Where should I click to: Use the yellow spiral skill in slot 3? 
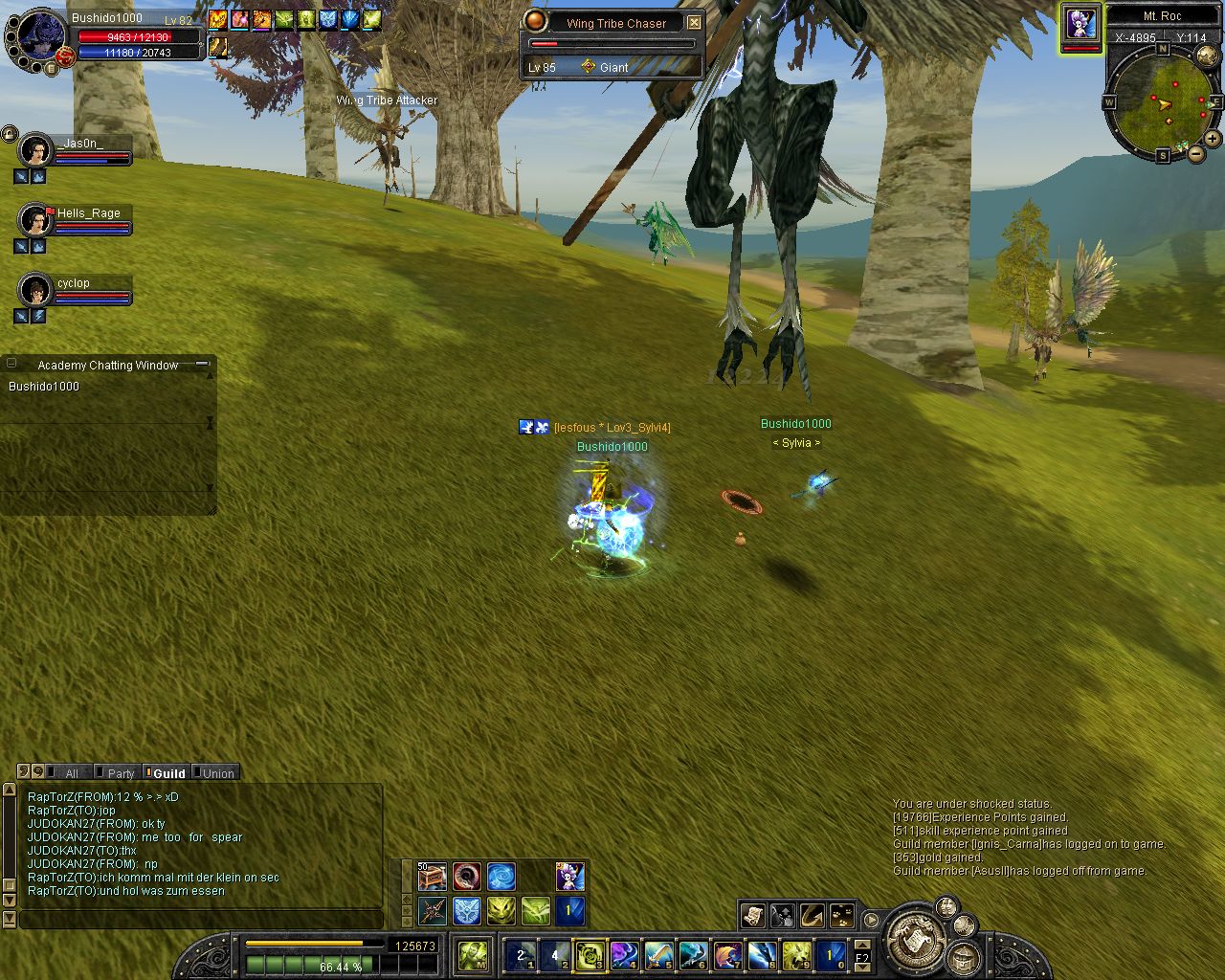click(589, 955)
